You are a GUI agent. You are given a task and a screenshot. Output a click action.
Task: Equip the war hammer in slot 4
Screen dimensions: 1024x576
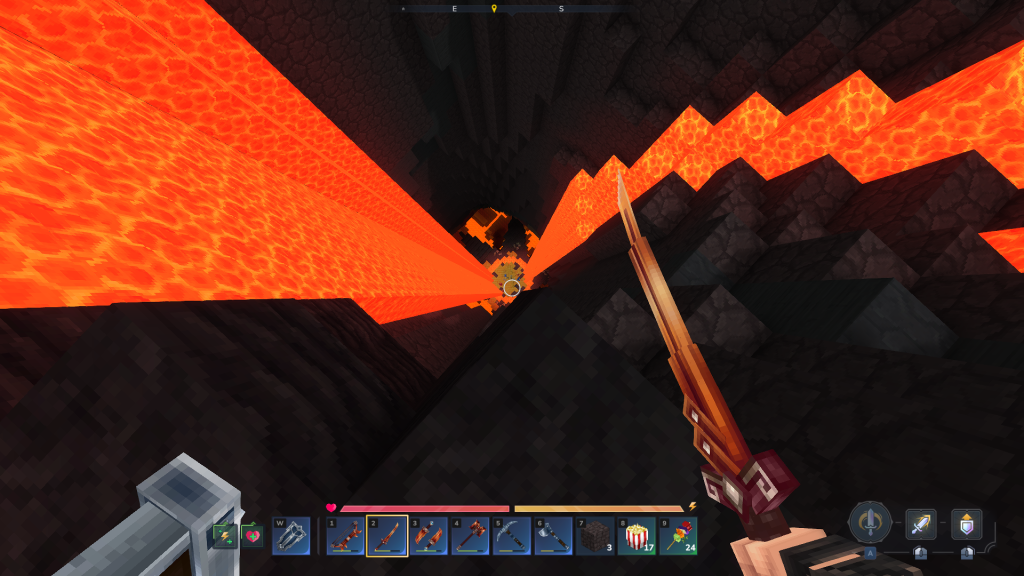tap(470, 536)
